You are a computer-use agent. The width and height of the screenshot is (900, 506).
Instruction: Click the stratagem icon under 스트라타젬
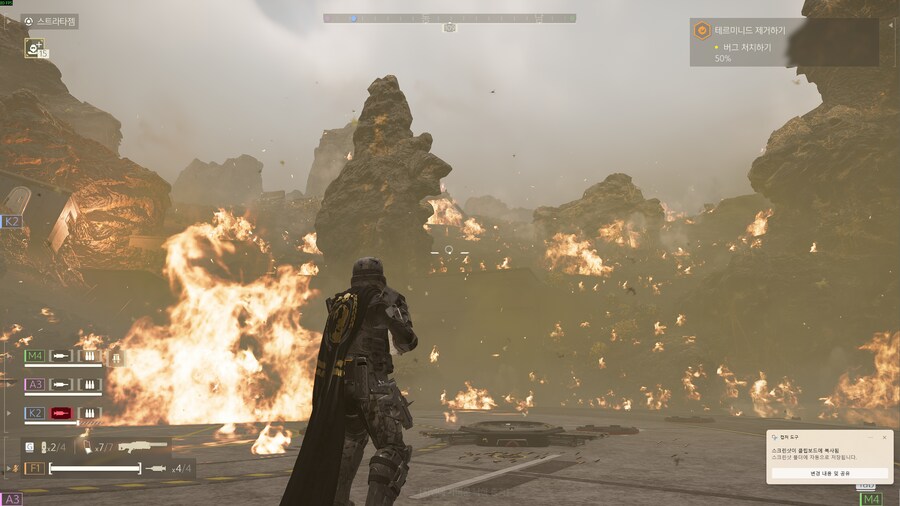[x=35, y=47]
